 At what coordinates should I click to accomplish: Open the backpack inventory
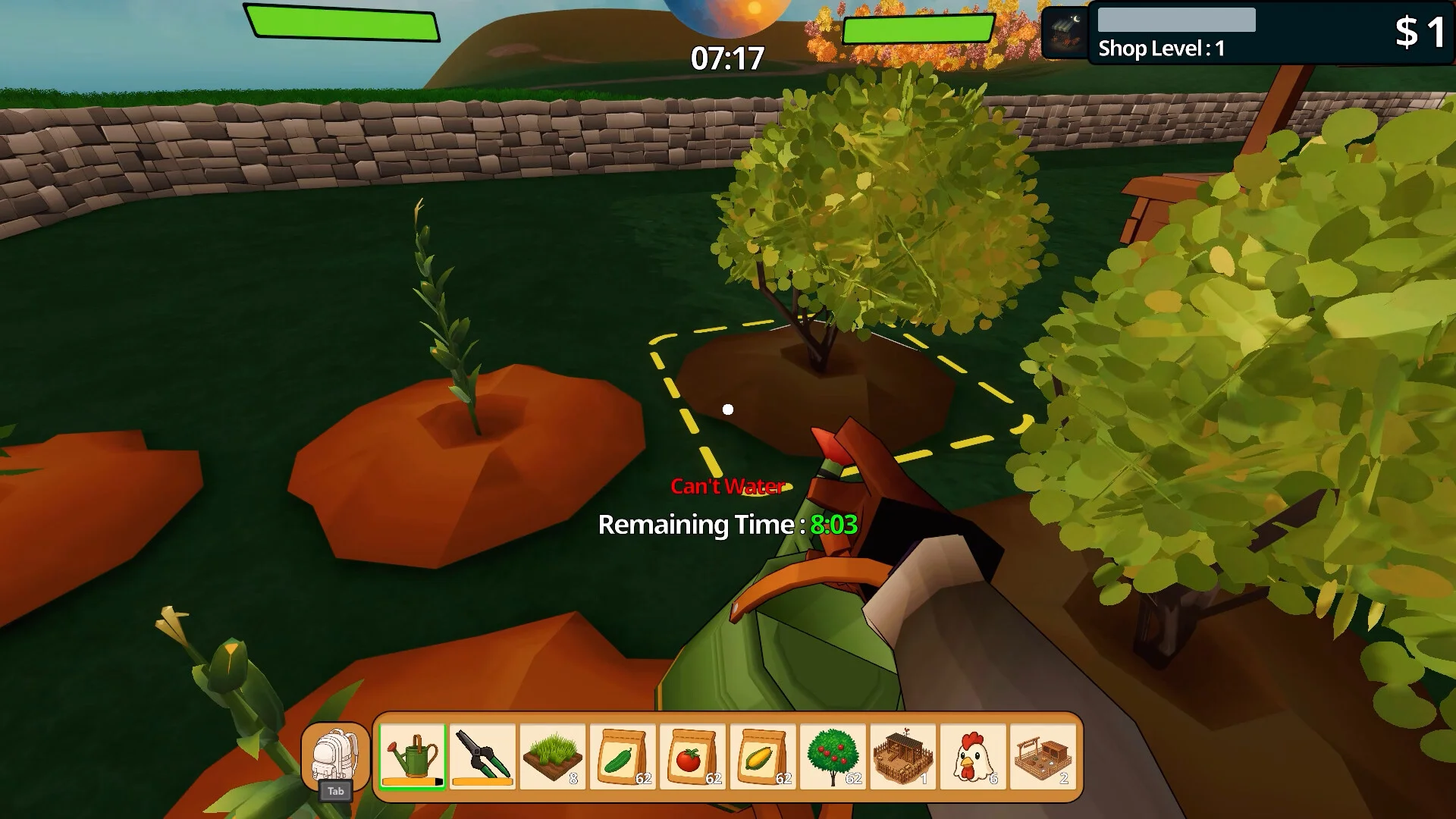tap(335, 756)
